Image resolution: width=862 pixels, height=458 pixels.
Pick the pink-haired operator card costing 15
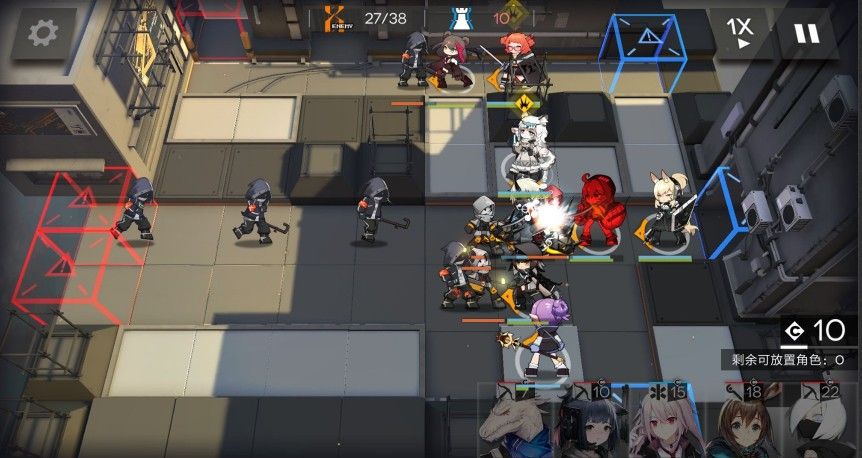coord(667,423)
